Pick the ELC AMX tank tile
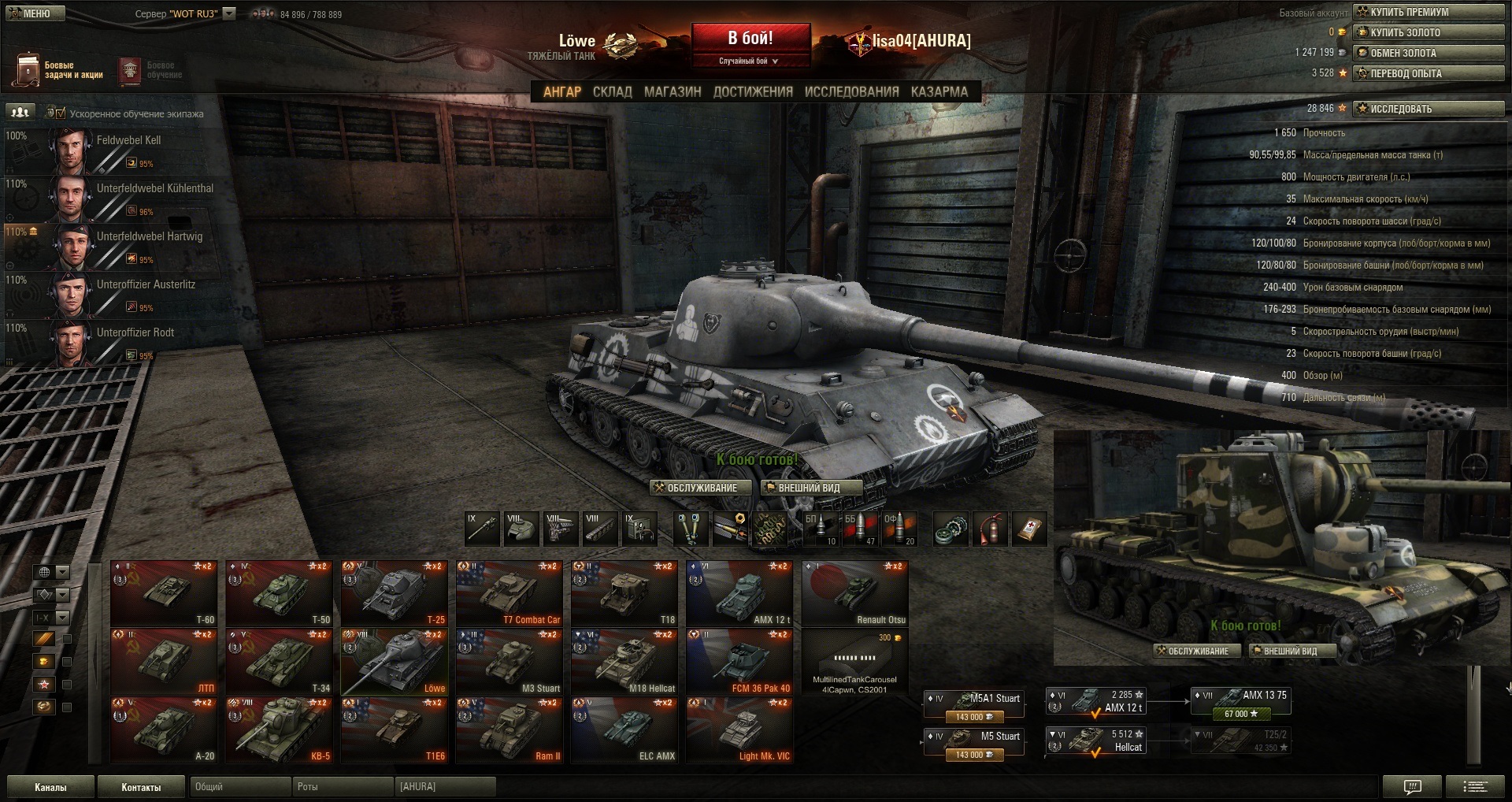 tap(624, 730)
